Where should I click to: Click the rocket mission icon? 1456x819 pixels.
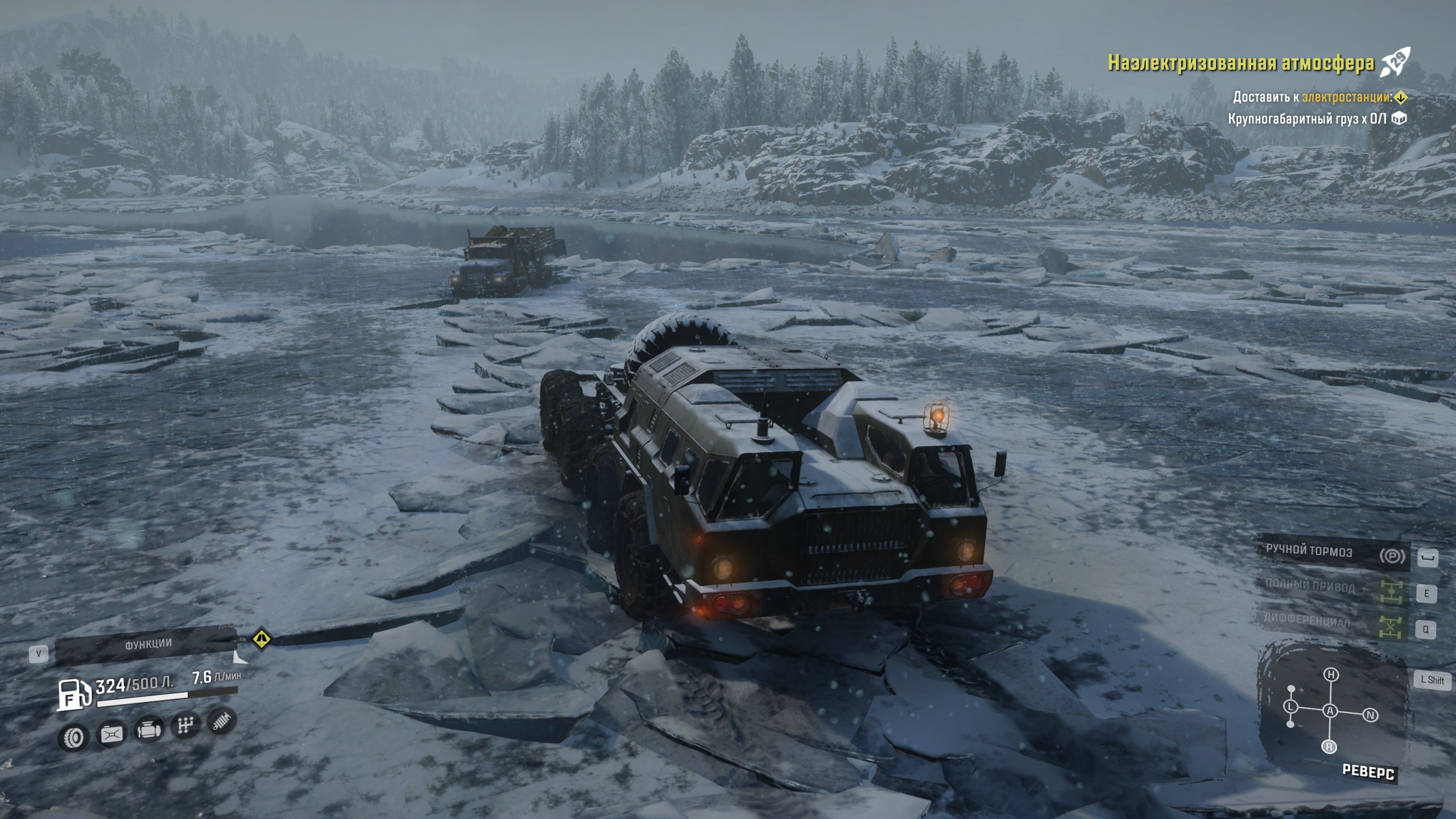1395,63
